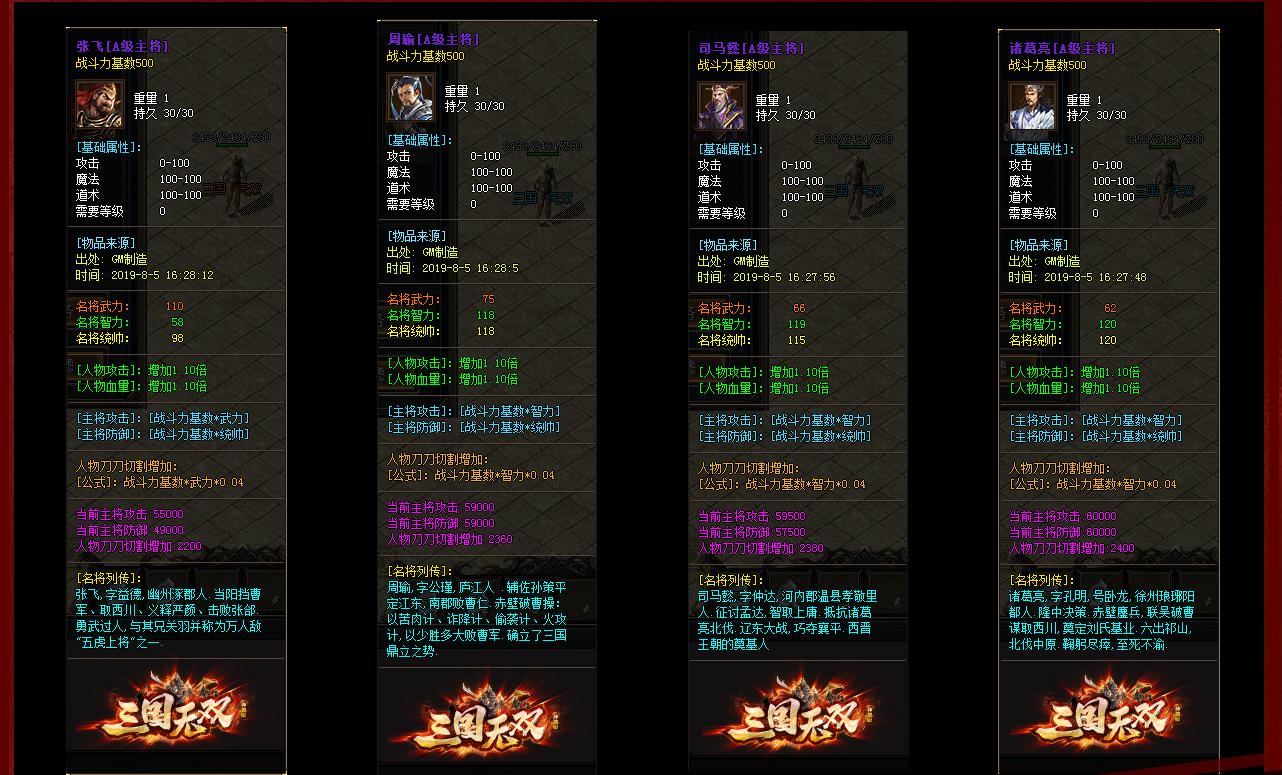
Task: Click the 持久 30/30 durability value on 张飞's card
Action: pyautogui.click(x=161, y=115)
